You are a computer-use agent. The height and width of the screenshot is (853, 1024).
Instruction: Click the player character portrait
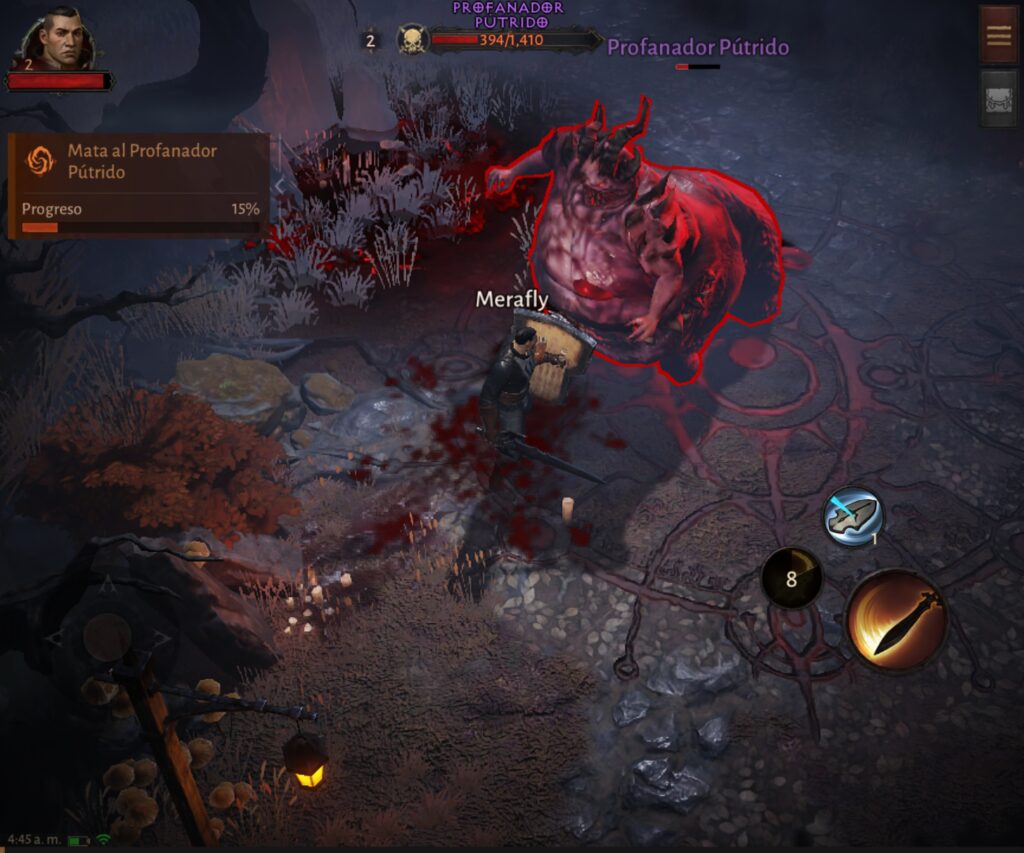[60, 42]
